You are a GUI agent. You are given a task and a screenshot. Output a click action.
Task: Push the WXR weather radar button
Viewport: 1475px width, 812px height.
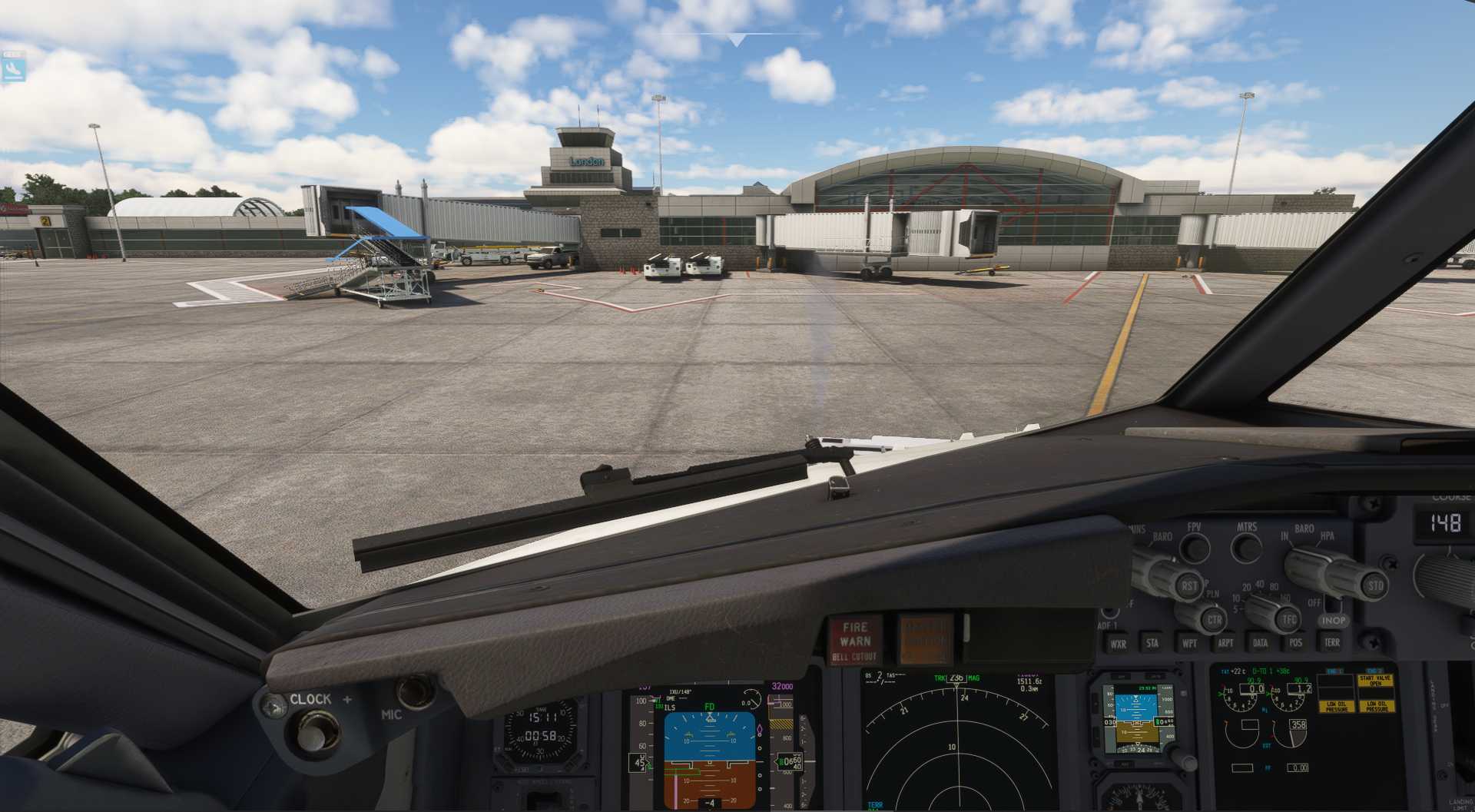click(x=1118, y=643)
